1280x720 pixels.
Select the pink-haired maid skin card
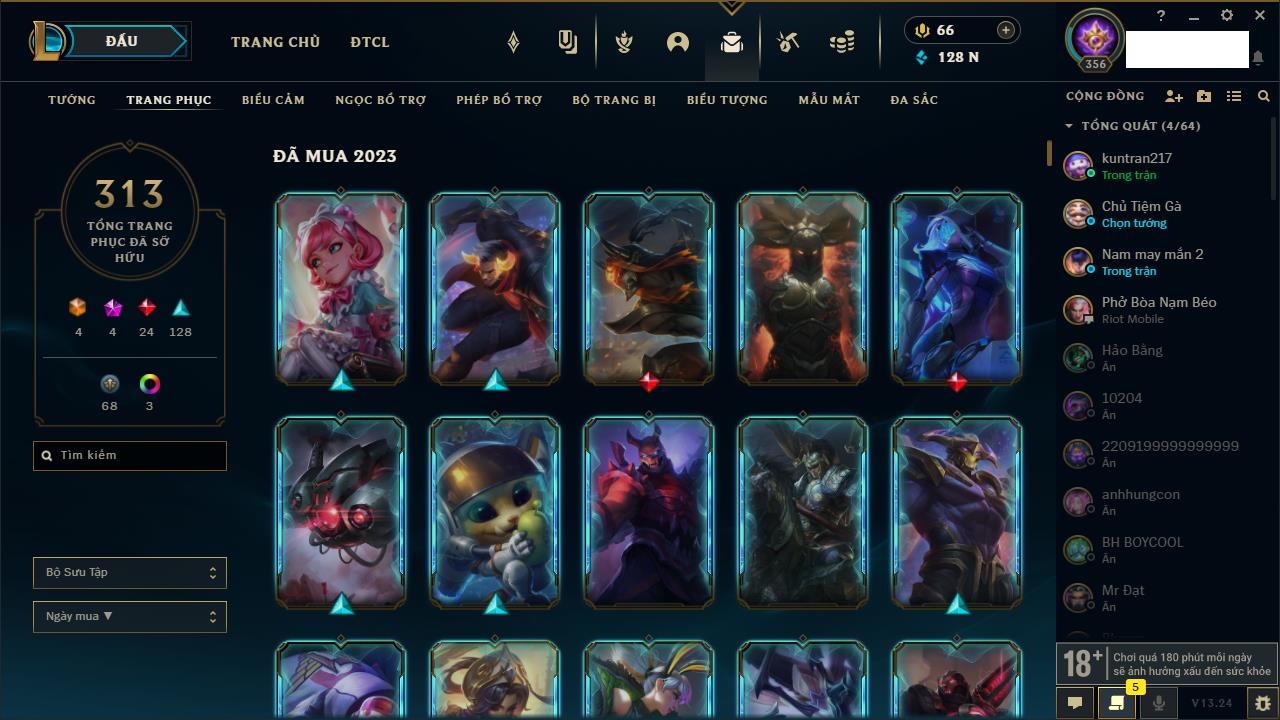[341, 288]
